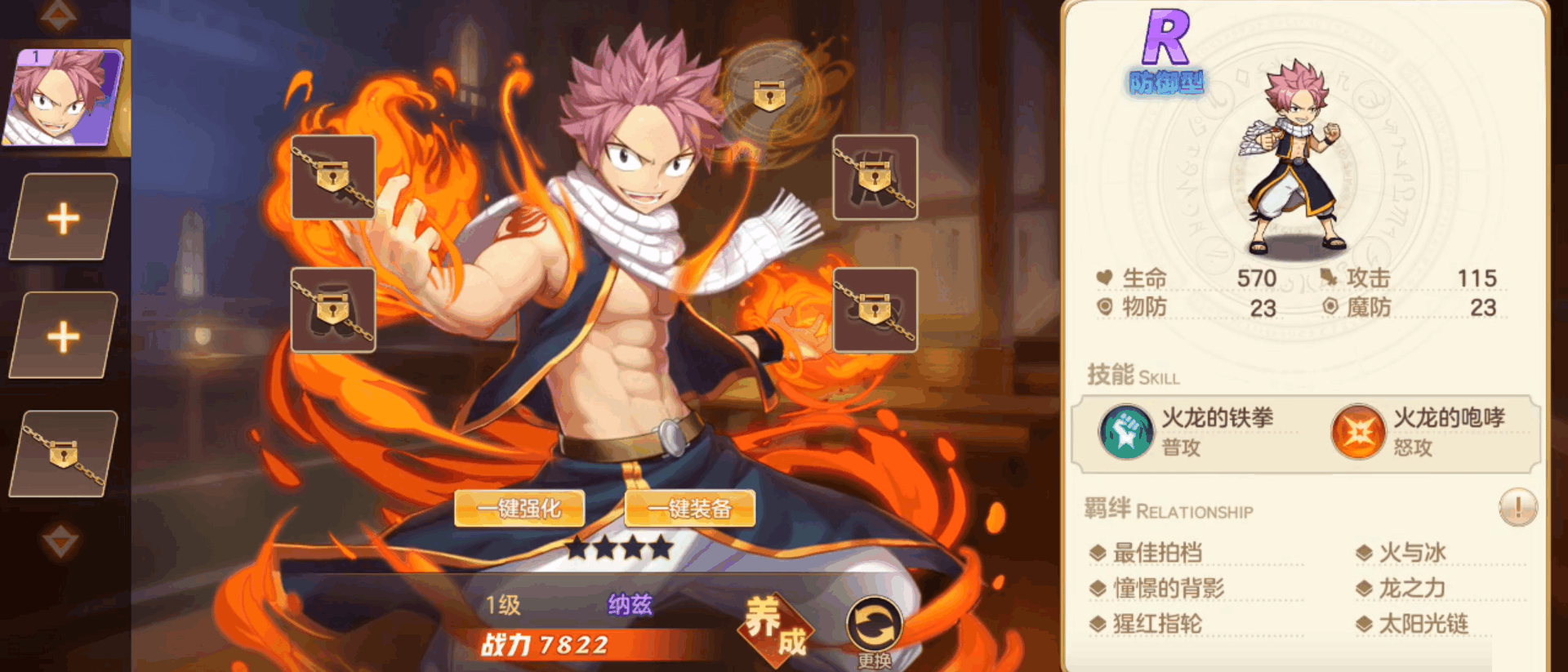
Task: View the 火龙的咆哮 rage skill icon
Action: coord(1357,432)
